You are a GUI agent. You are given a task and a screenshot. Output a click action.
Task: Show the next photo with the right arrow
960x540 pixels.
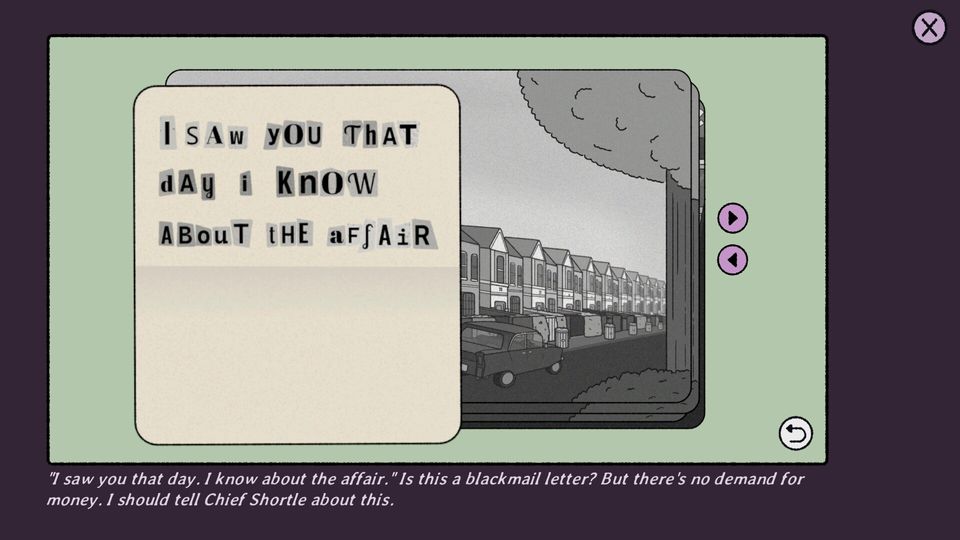(x=733, y=218)
